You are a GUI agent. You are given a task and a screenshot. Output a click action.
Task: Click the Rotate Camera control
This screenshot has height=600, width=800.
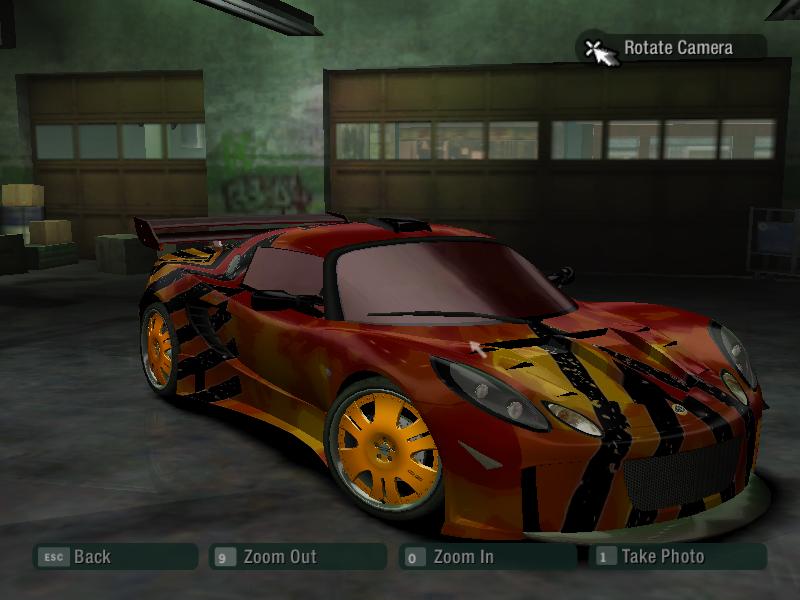pos(676,48)
